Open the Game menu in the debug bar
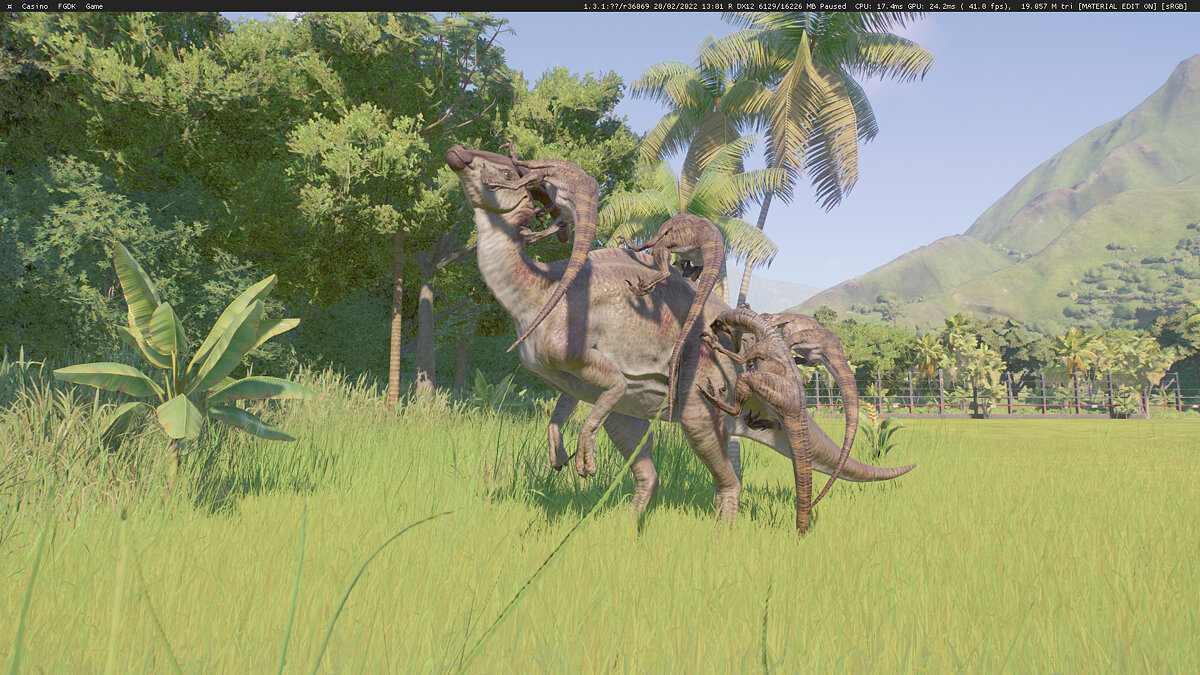Viewport: 1200px width, 675px height. [x=94, y=6]
